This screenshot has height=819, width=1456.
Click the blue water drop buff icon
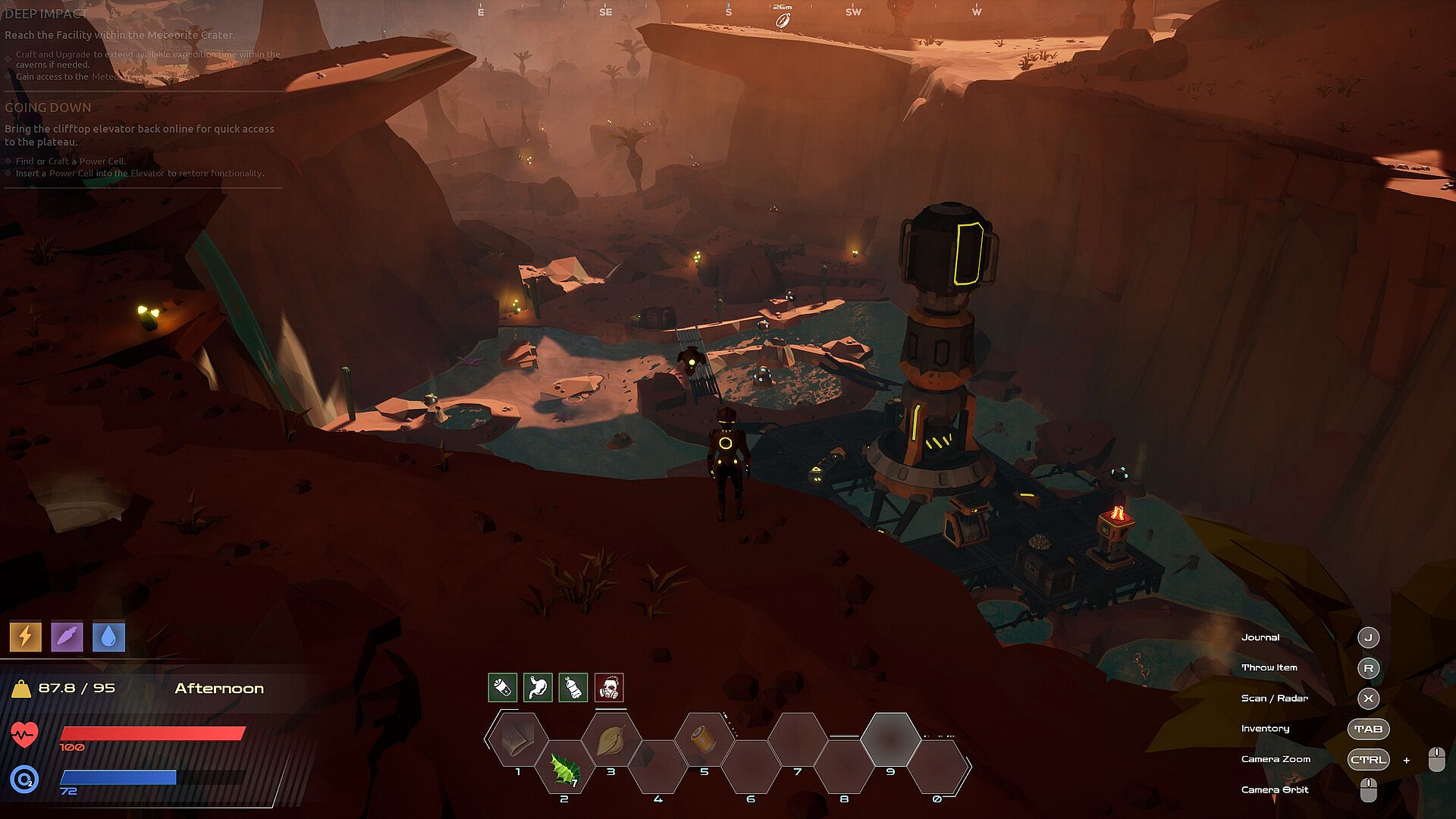click(x=108, y=637)
